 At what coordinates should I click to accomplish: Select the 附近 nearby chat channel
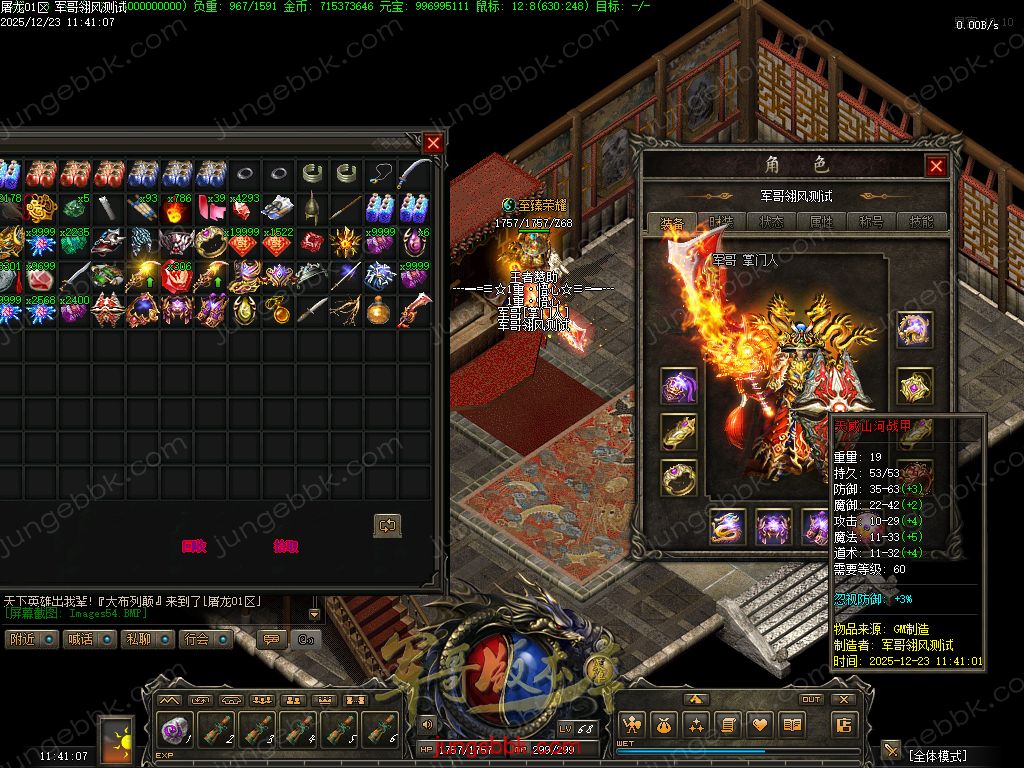31,639
